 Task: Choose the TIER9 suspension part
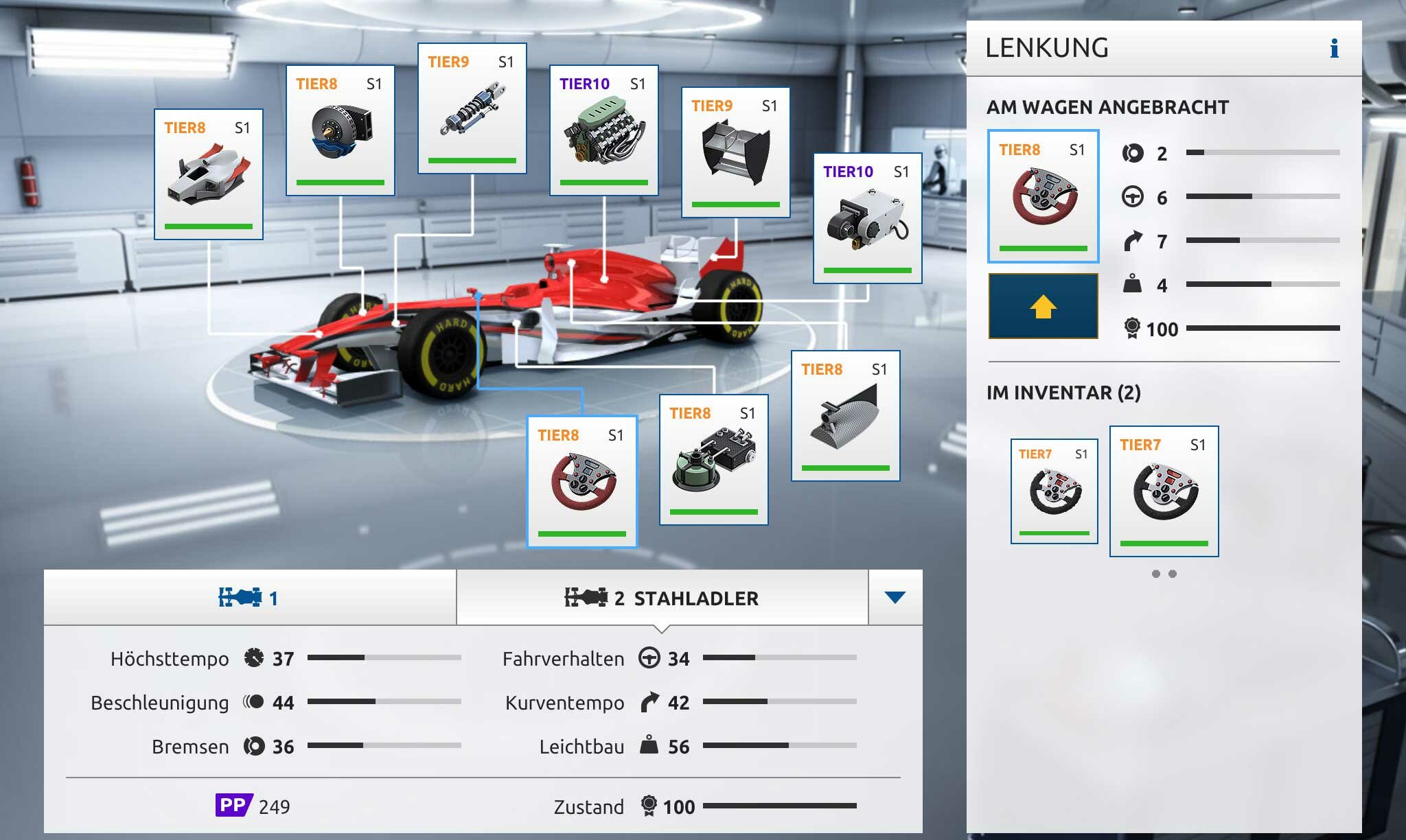point(472,108)
